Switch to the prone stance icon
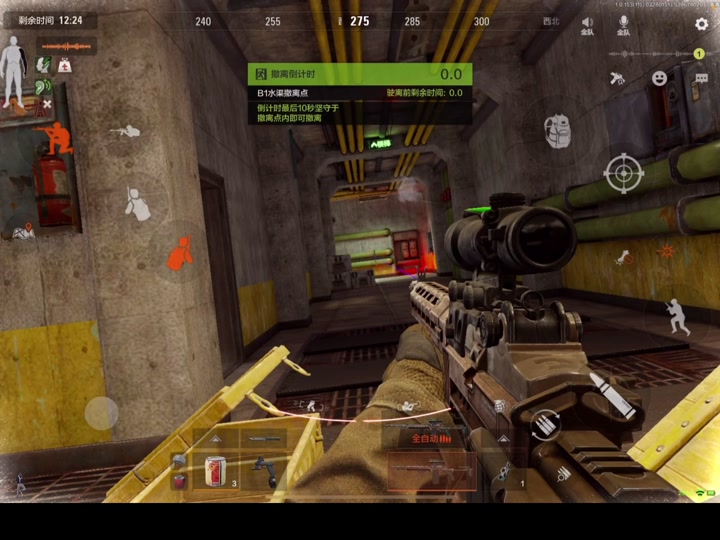The width and height of the screenshot is (720, 540). (128, 131)
